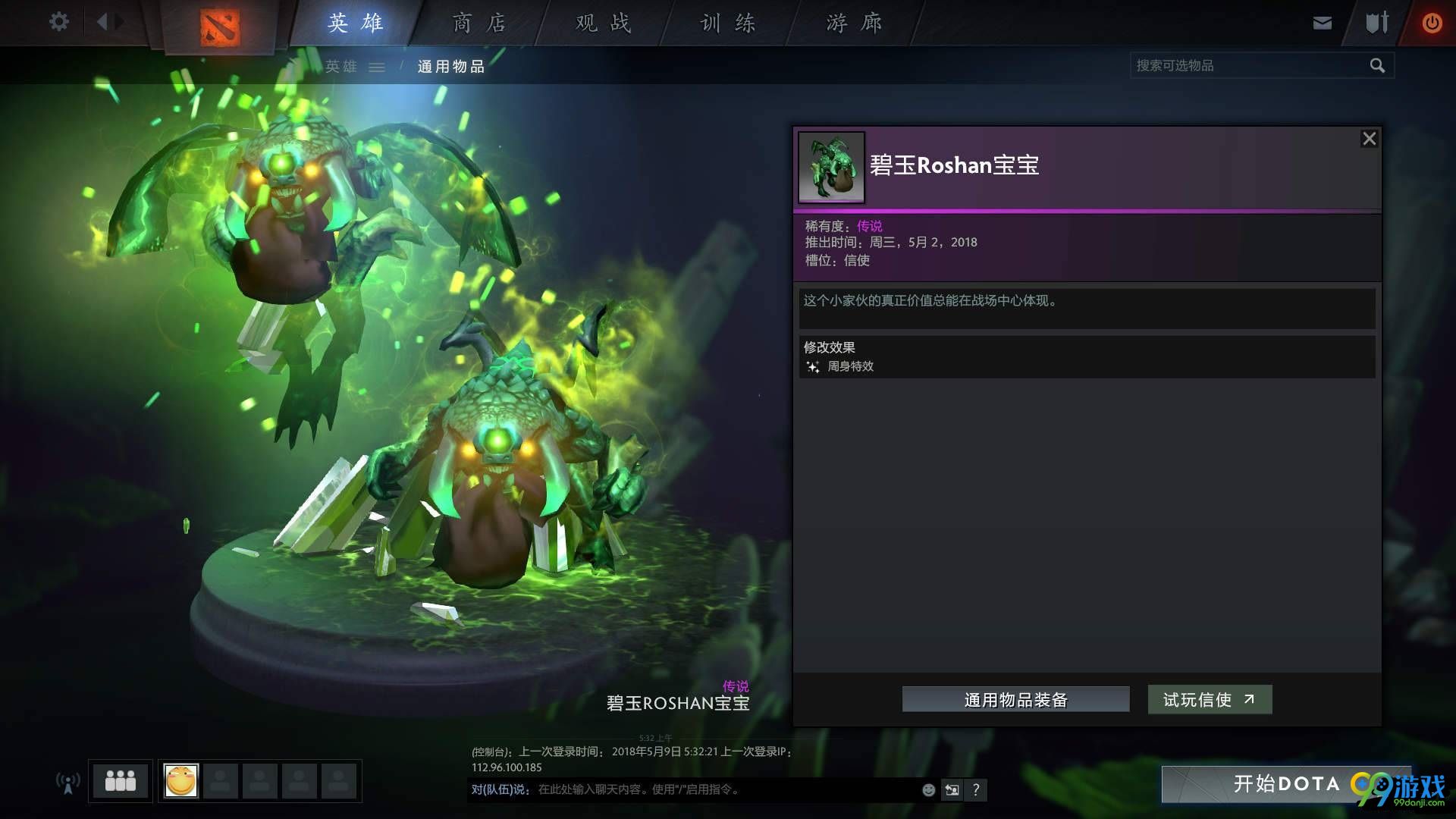
Task: Open the settings gear icon
Action: pyautogui.click(x=58, y=22)
